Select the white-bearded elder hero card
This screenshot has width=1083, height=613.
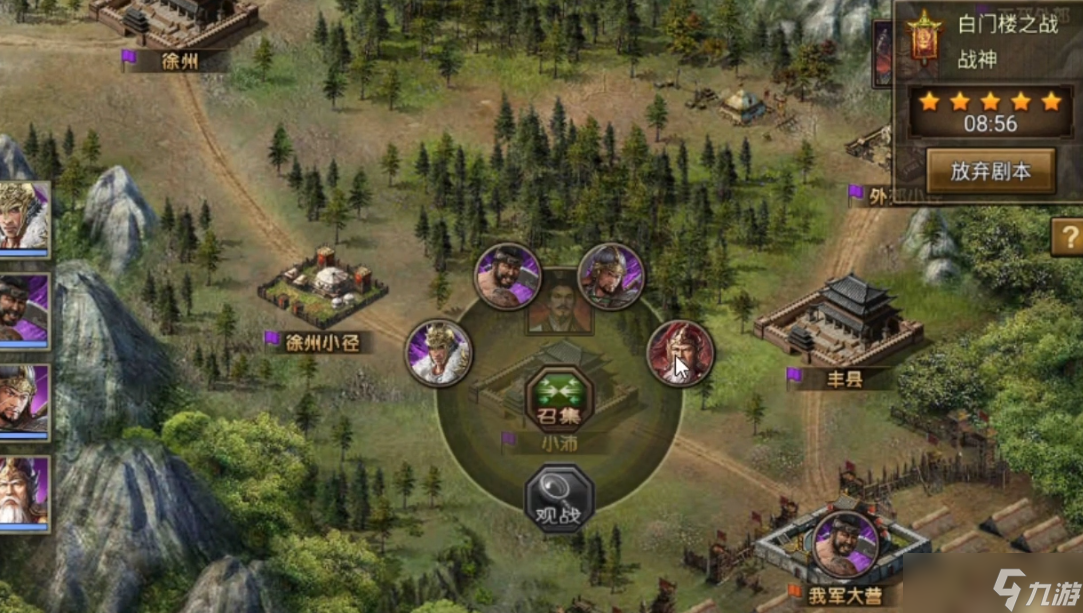point(22,493)
